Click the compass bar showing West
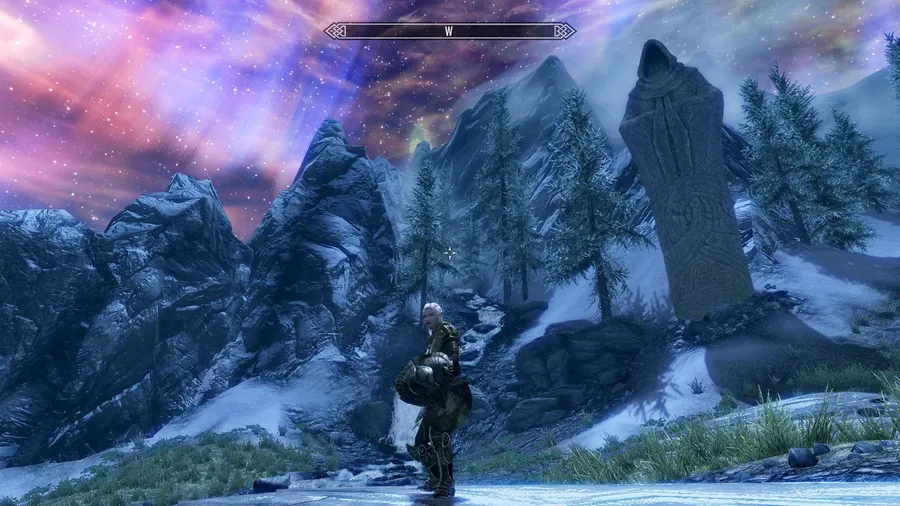This screenshot has width=900, height=506. tap(450, 31)
